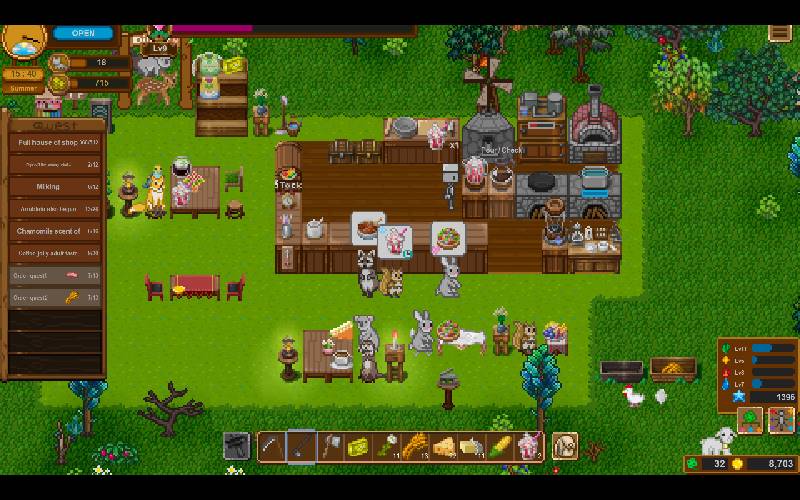Open the "Milking" quest entry

56,187
